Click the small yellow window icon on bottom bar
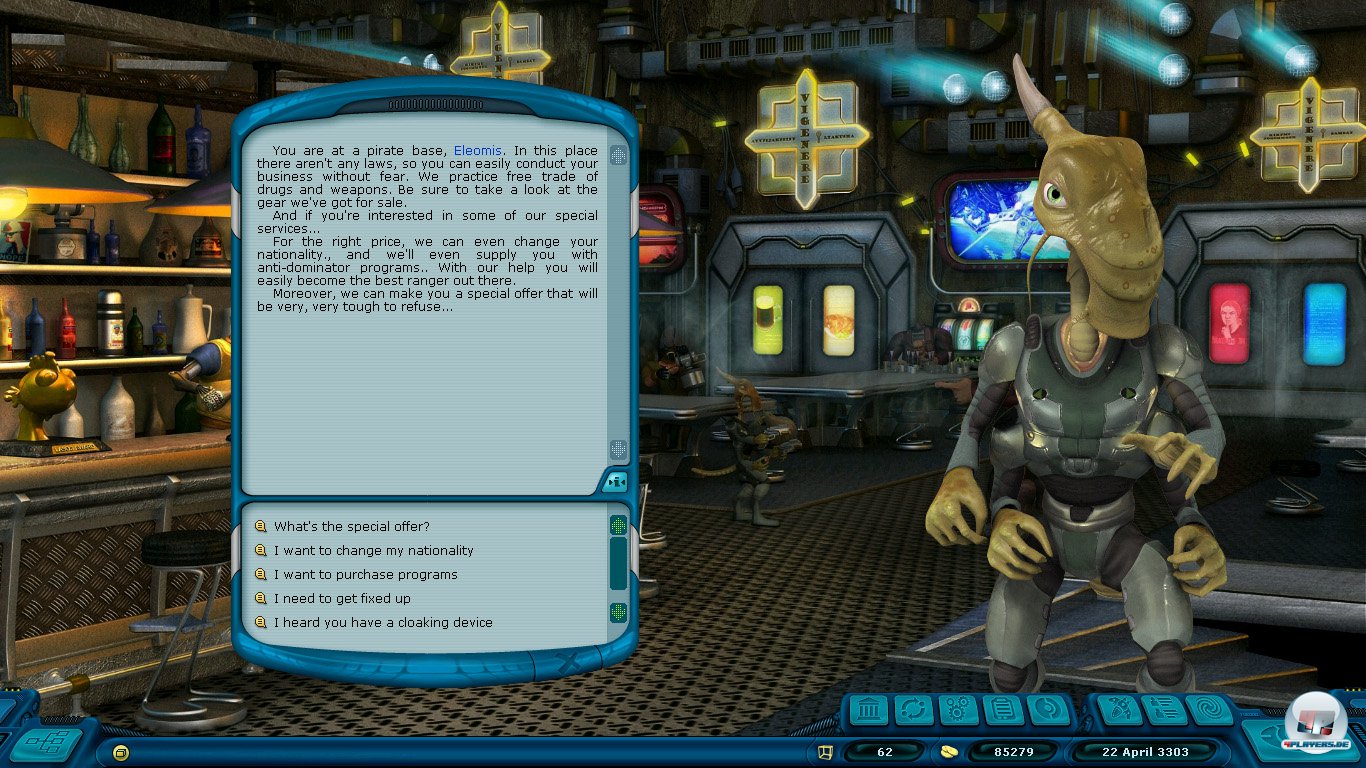Image resolution: width=1366 pixels, height=768 pixels. coord(121,751)
